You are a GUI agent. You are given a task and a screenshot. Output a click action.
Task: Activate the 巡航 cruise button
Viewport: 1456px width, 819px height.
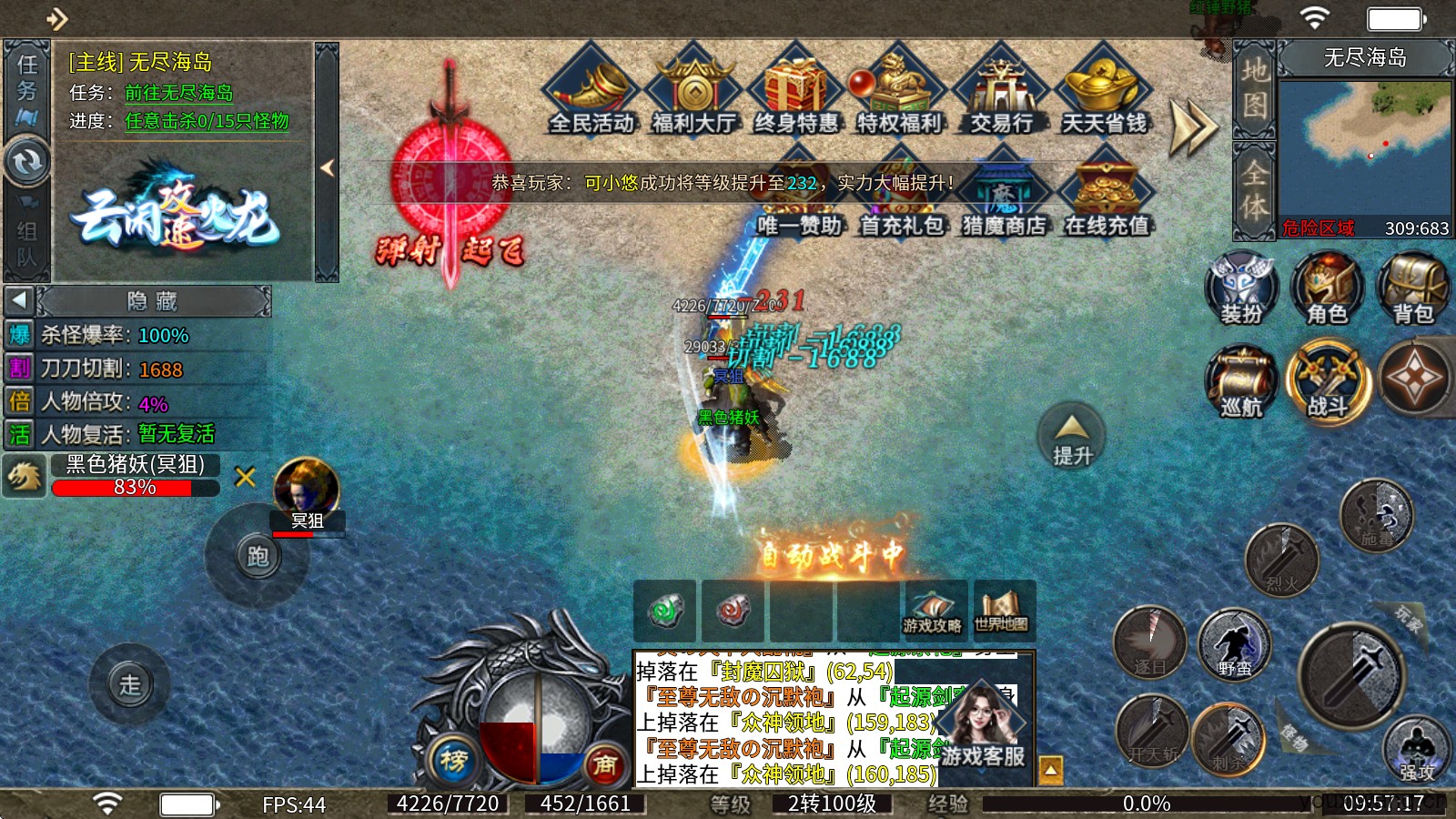1242,381
